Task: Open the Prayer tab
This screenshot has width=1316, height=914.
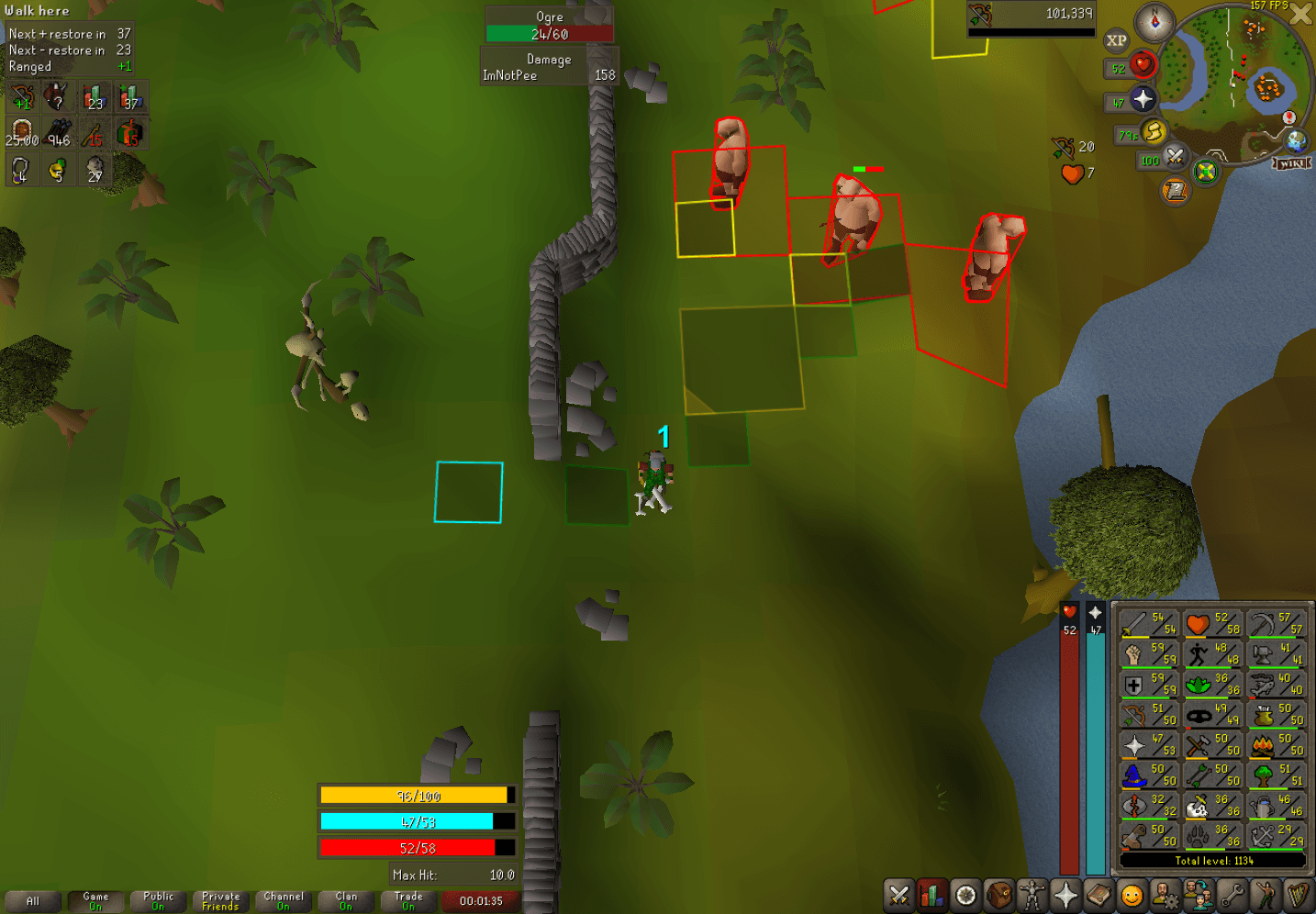Action: point(1065,893)
